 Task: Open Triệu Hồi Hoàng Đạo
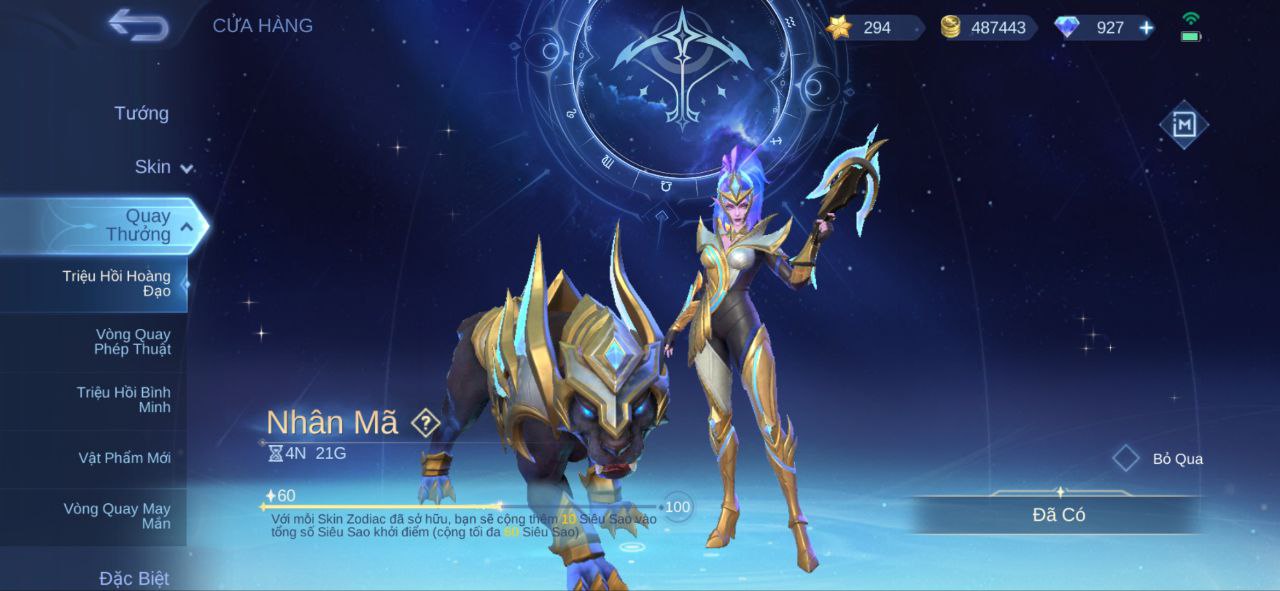click(x=116, y=283)
